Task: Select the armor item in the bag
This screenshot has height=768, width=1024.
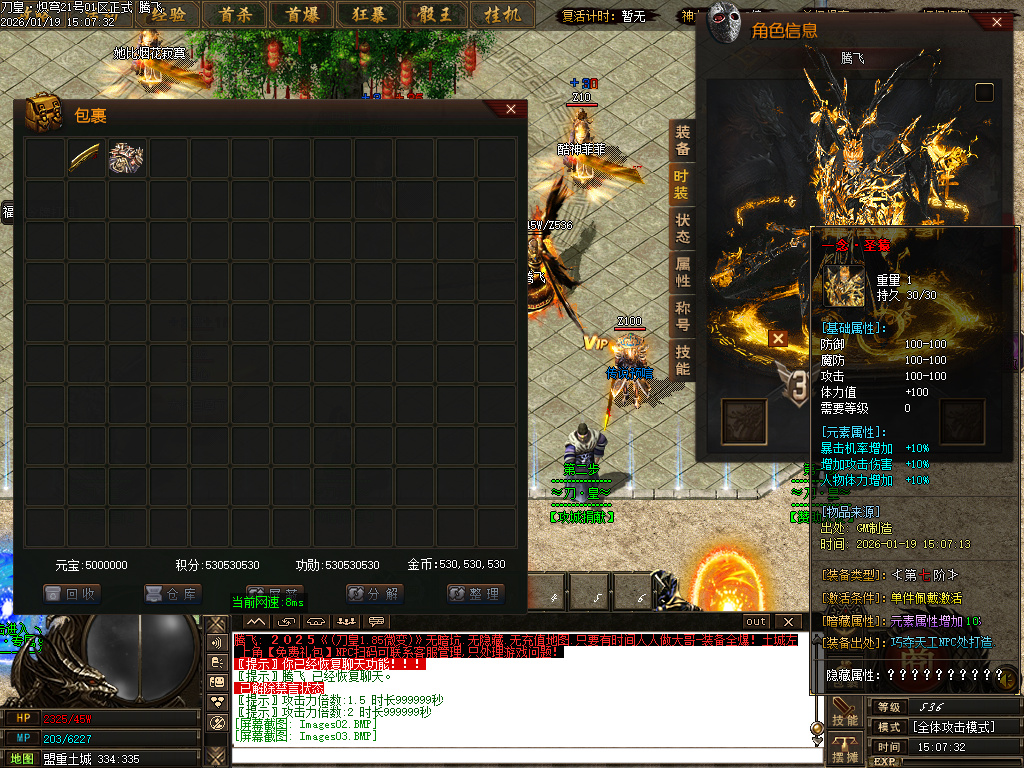Action: pos(127,158)
